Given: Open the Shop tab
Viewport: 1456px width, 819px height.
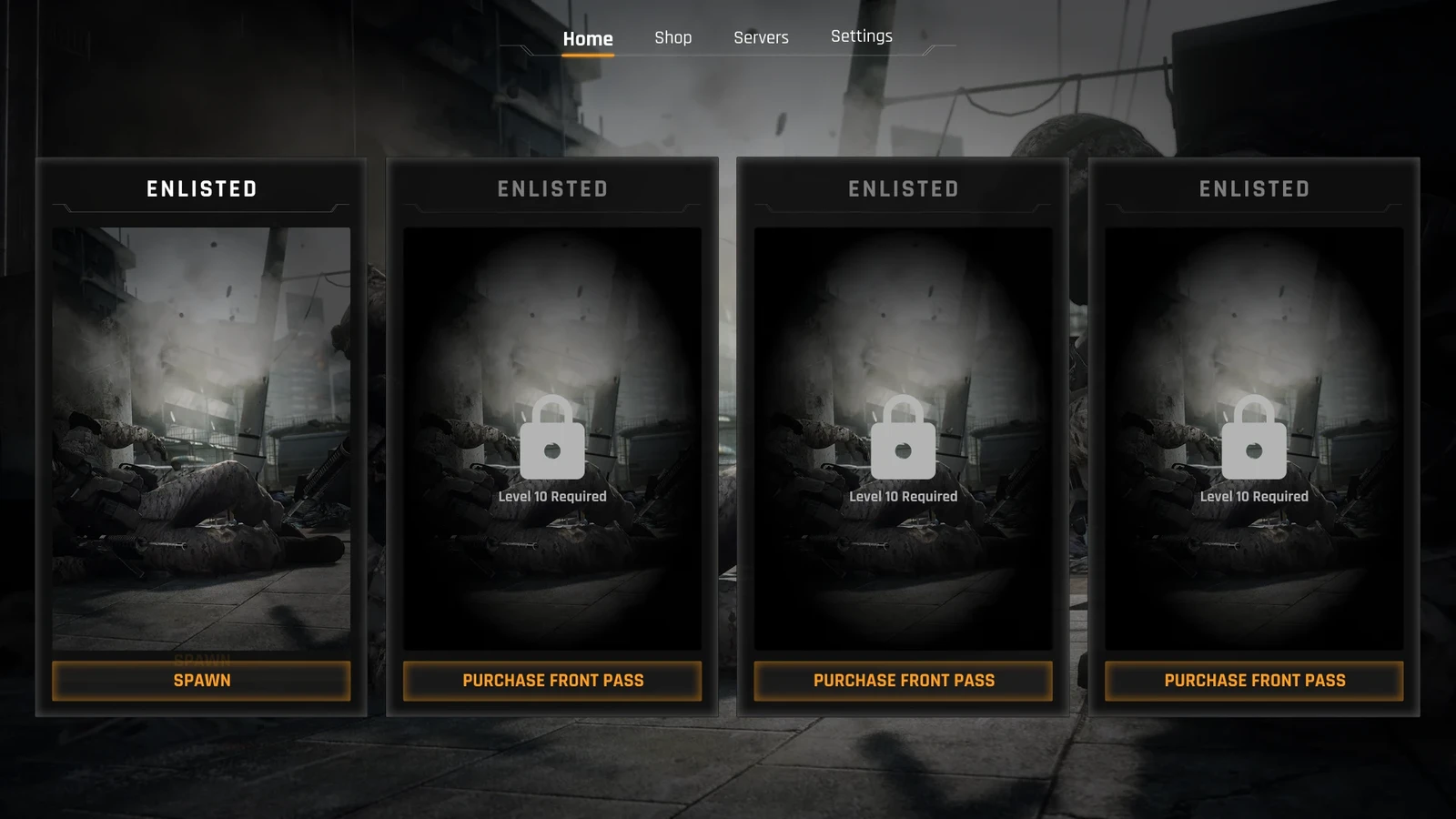Looking at the screenshot, I should [x=672, y=37].
